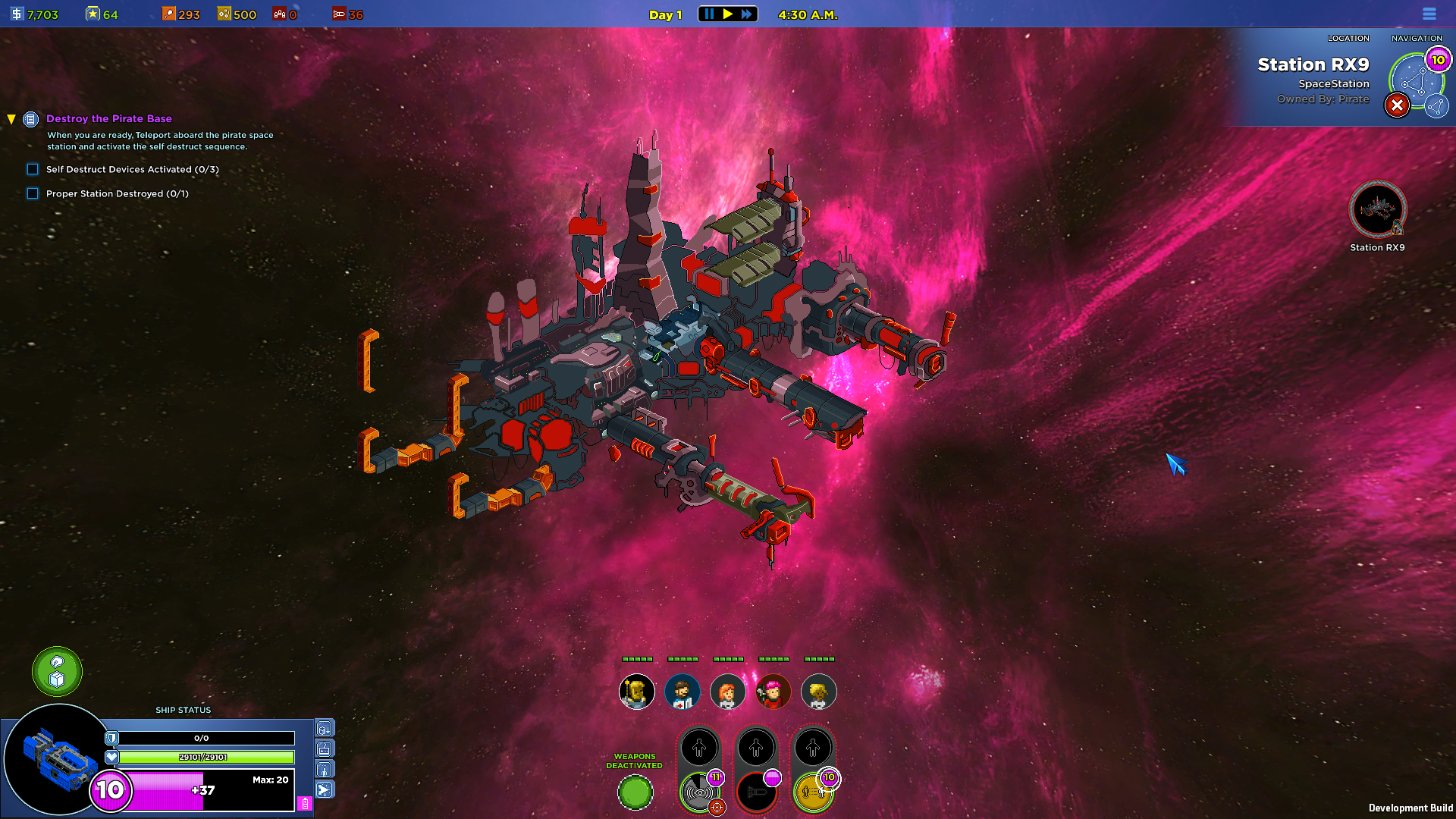Viewport: 1456px width, 819px height.
Task: Set time to normal play speed
Action: (728, 14)
